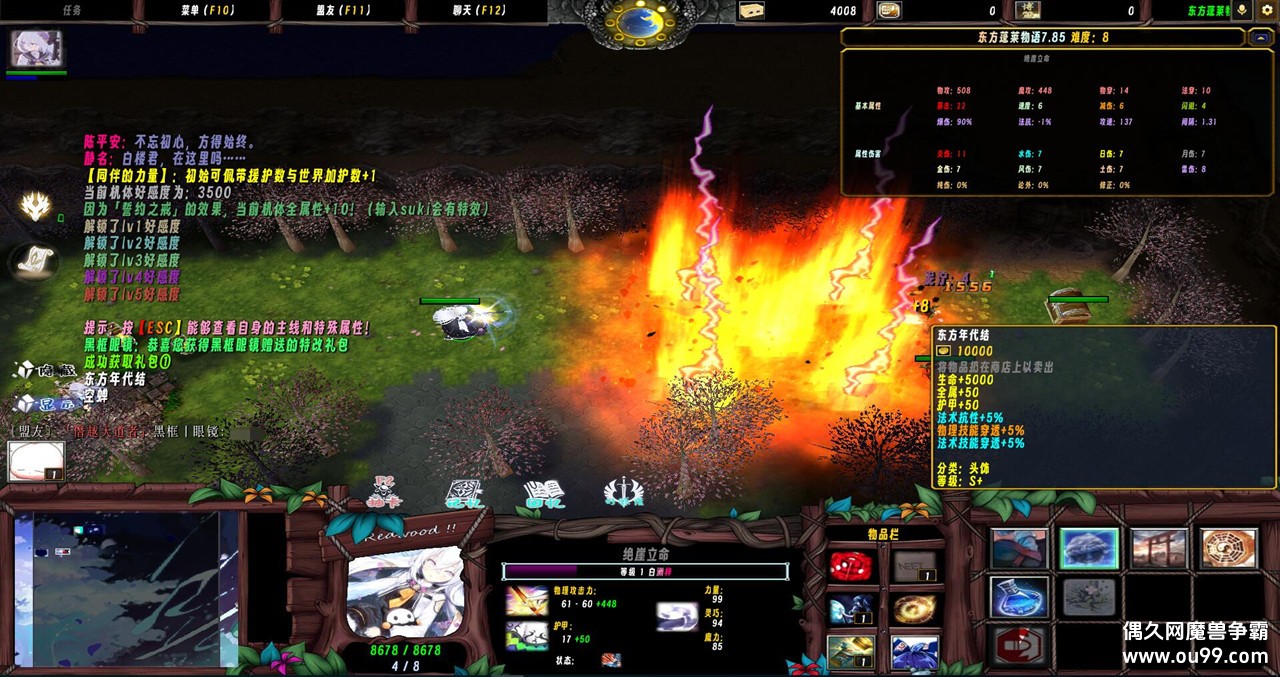Open the scroll icon on left edge

(36, 261)
